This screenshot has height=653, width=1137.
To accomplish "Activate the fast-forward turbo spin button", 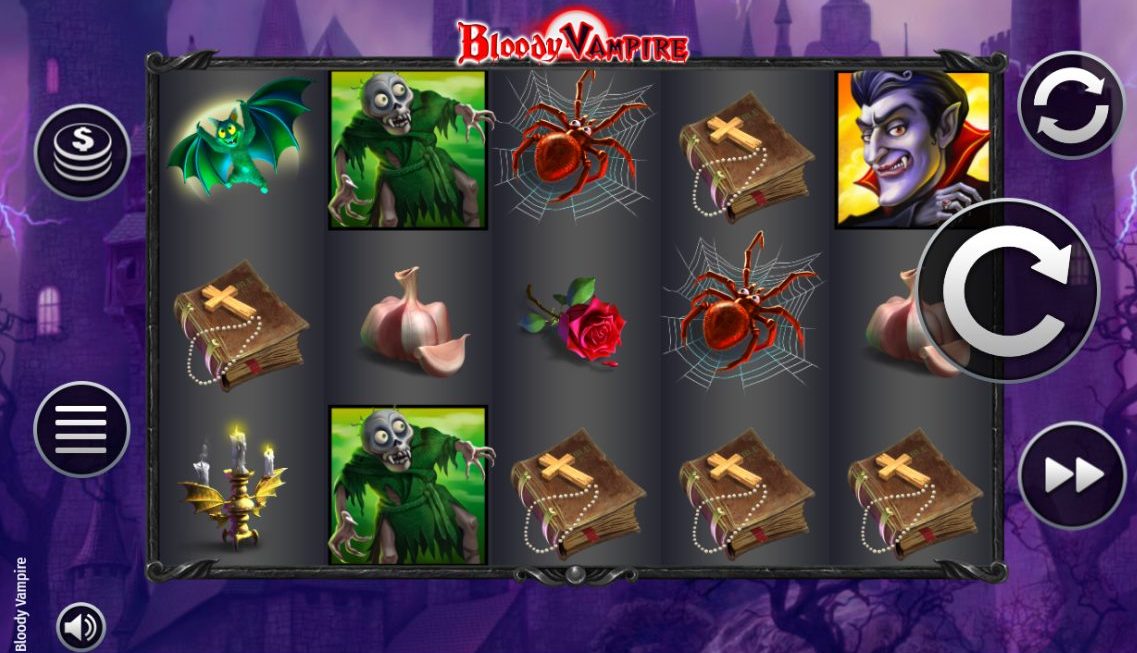I will click(x=1071, y=476).
